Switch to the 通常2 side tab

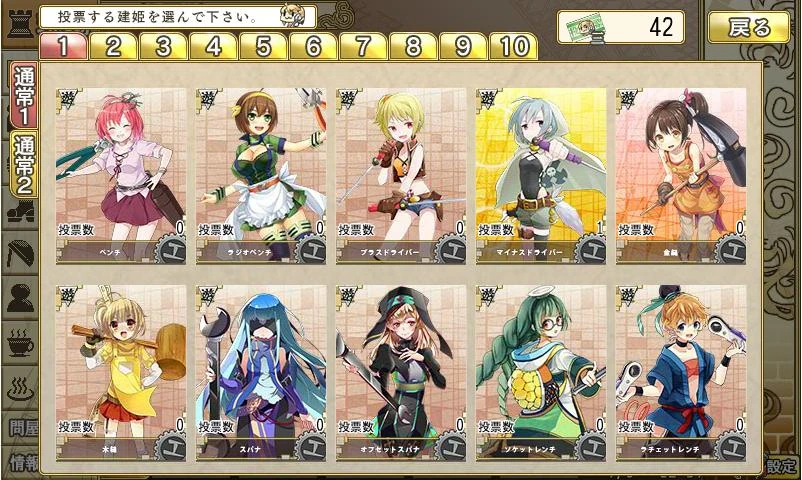tap(21, 164)
